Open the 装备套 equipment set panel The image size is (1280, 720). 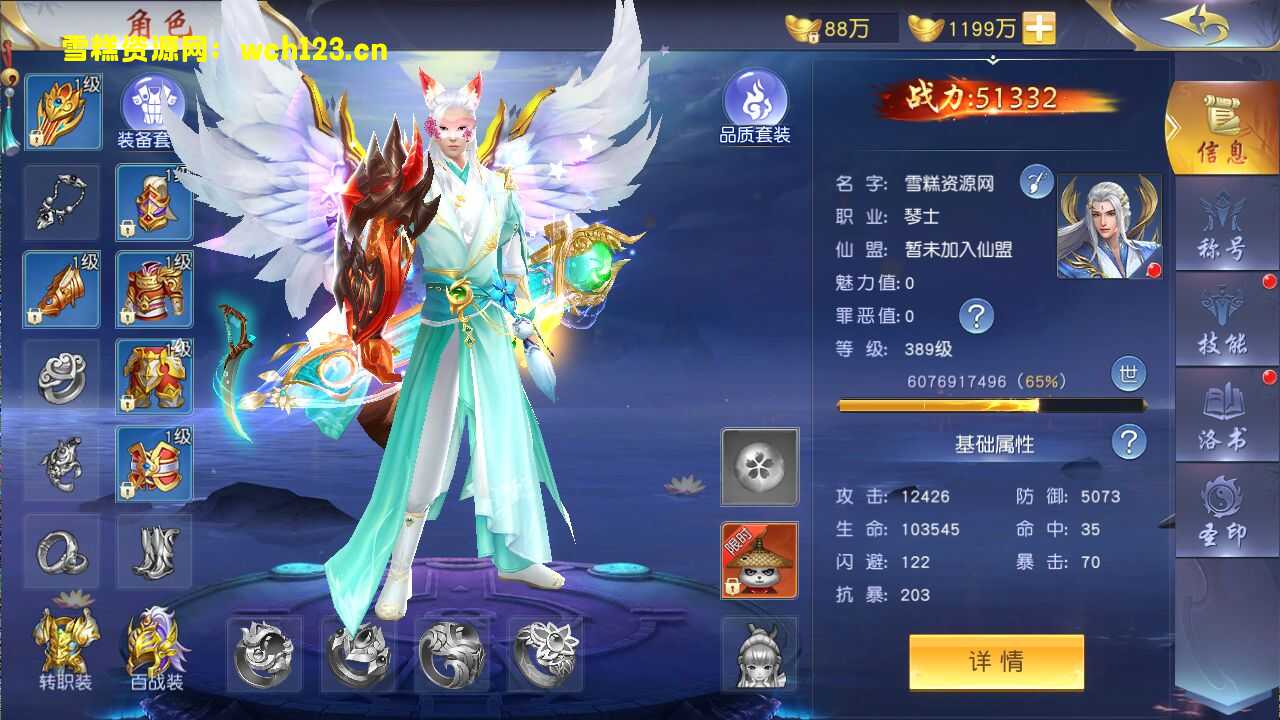pyautogui.click(x=150, y=105)
